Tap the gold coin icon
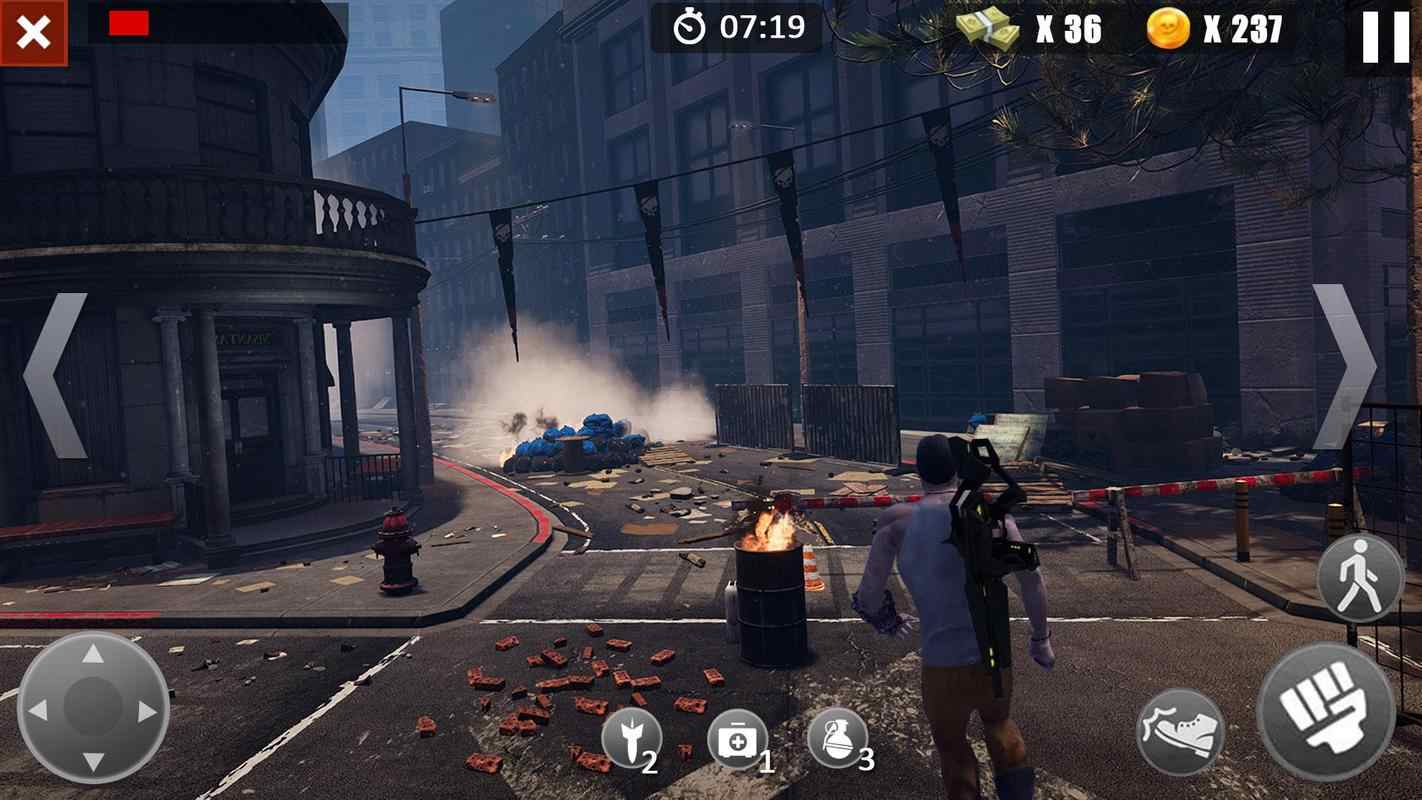Screen dimensions: 1422x800 [x=1168, y=29]
